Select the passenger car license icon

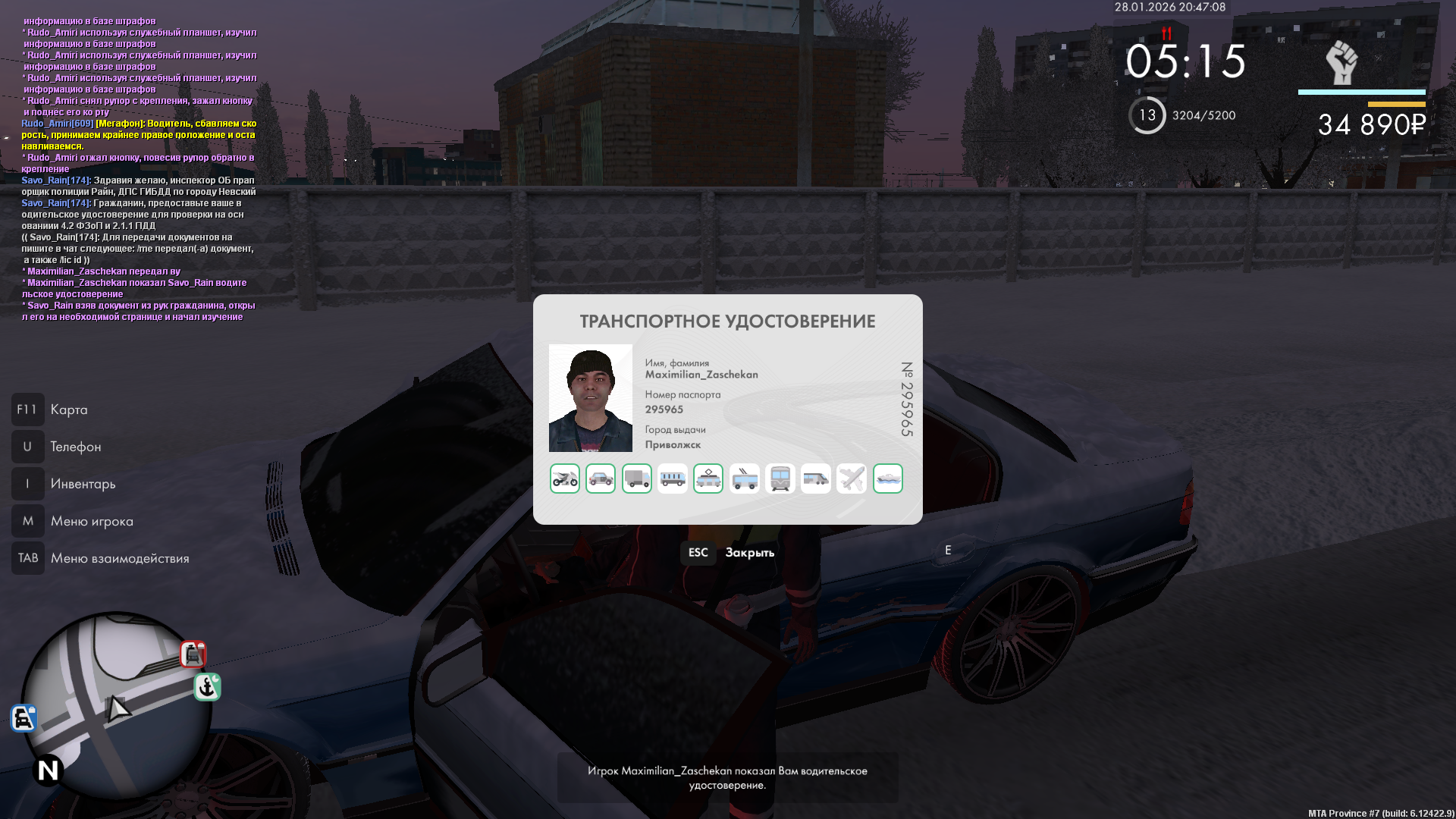tap(601, 479)
